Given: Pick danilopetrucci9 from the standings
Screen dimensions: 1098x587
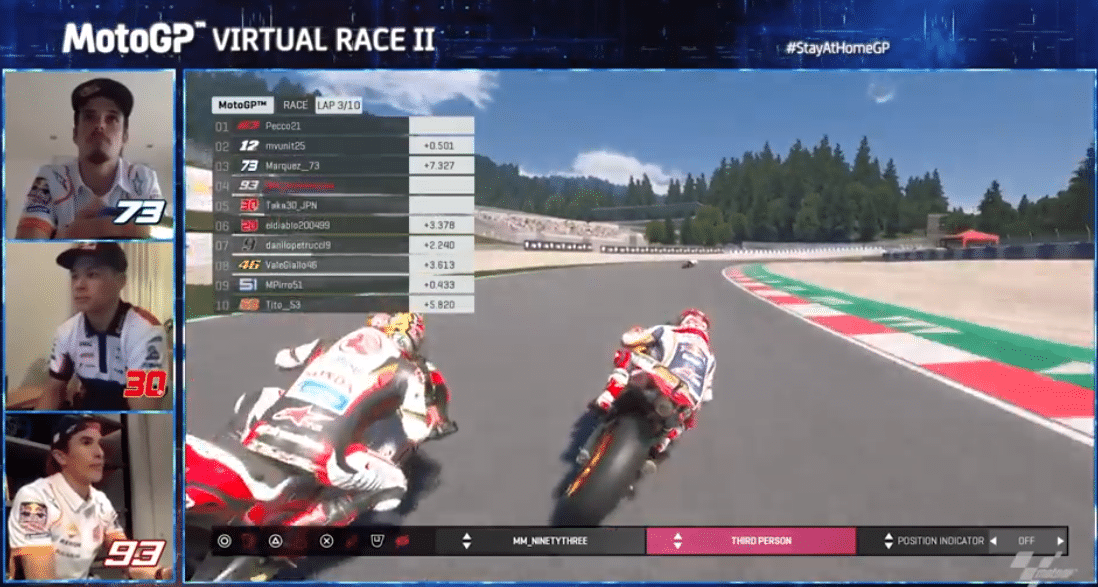Looking at the screenshot, I should coord(310,245).
